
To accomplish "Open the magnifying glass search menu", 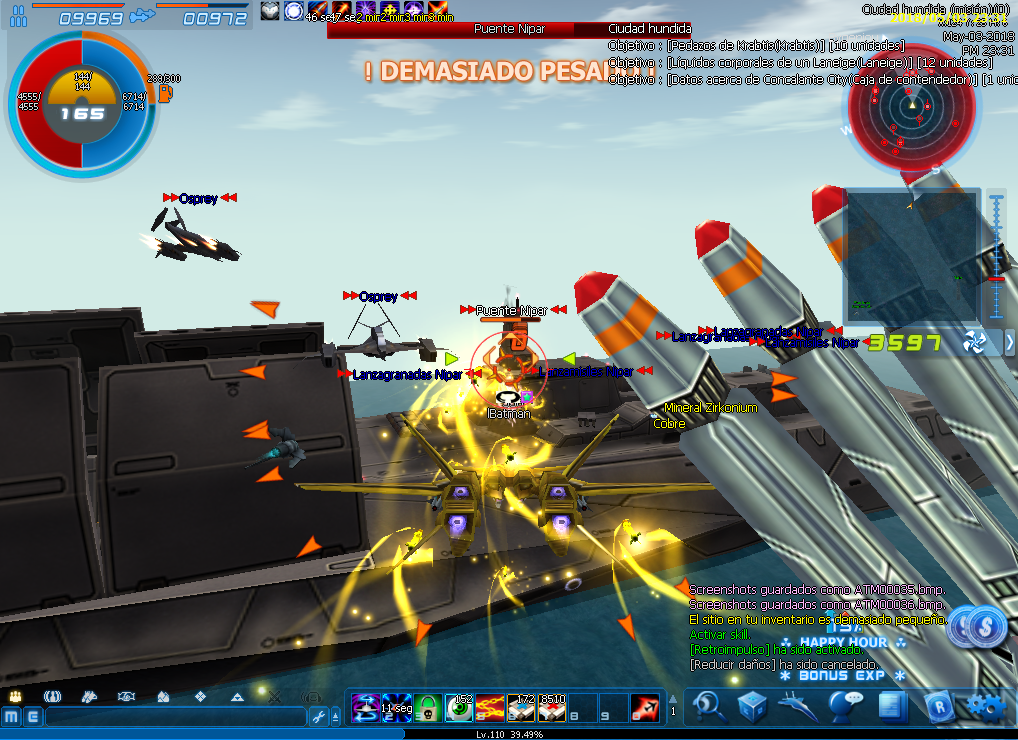I will point(710,705).
